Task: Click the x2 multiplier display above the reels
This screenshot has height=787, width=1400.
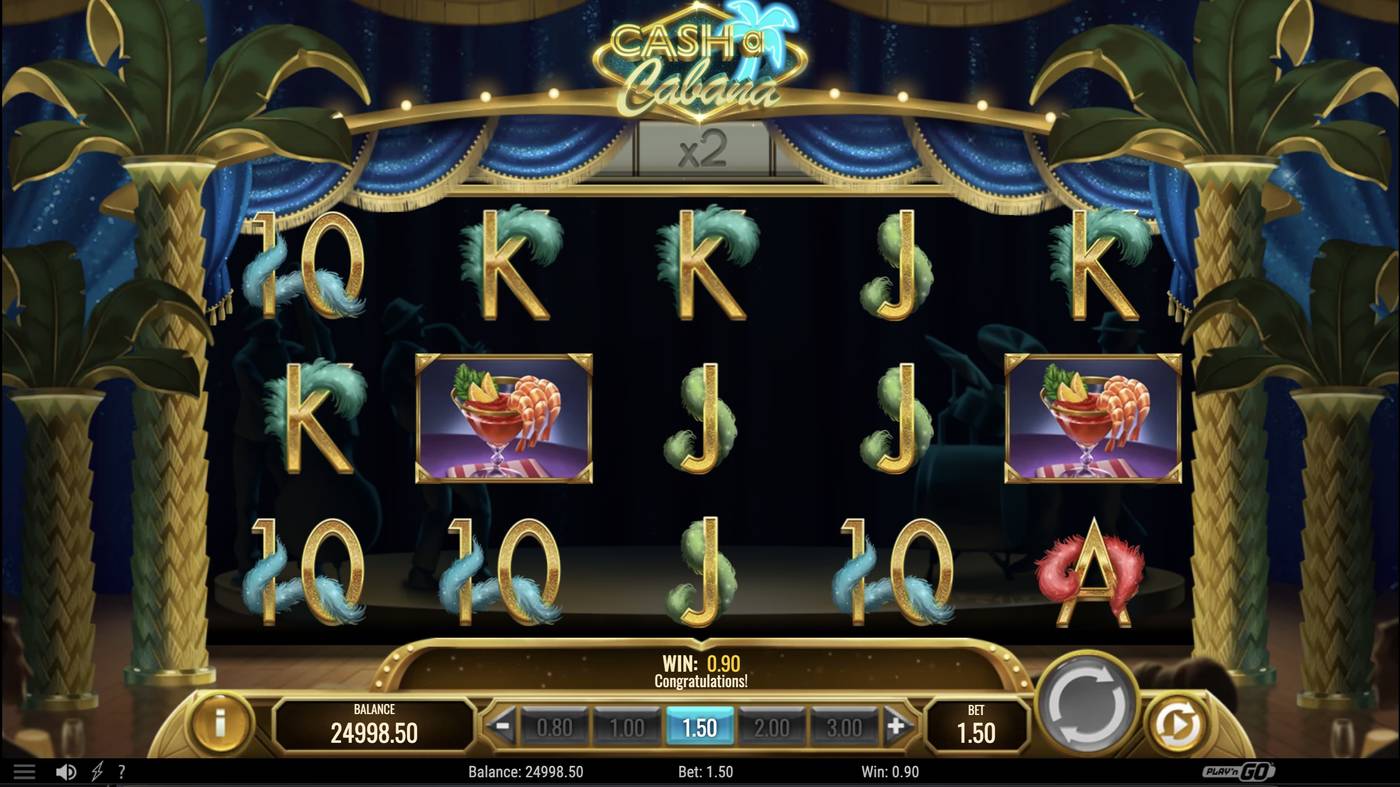Action: 700,148
